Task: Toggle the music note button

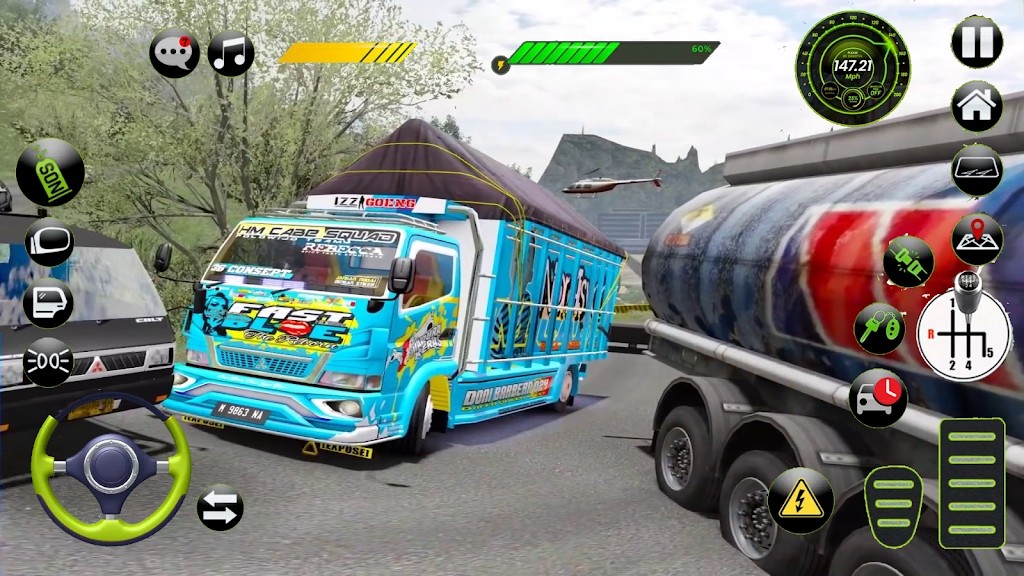Action: (x=231, y=53)
